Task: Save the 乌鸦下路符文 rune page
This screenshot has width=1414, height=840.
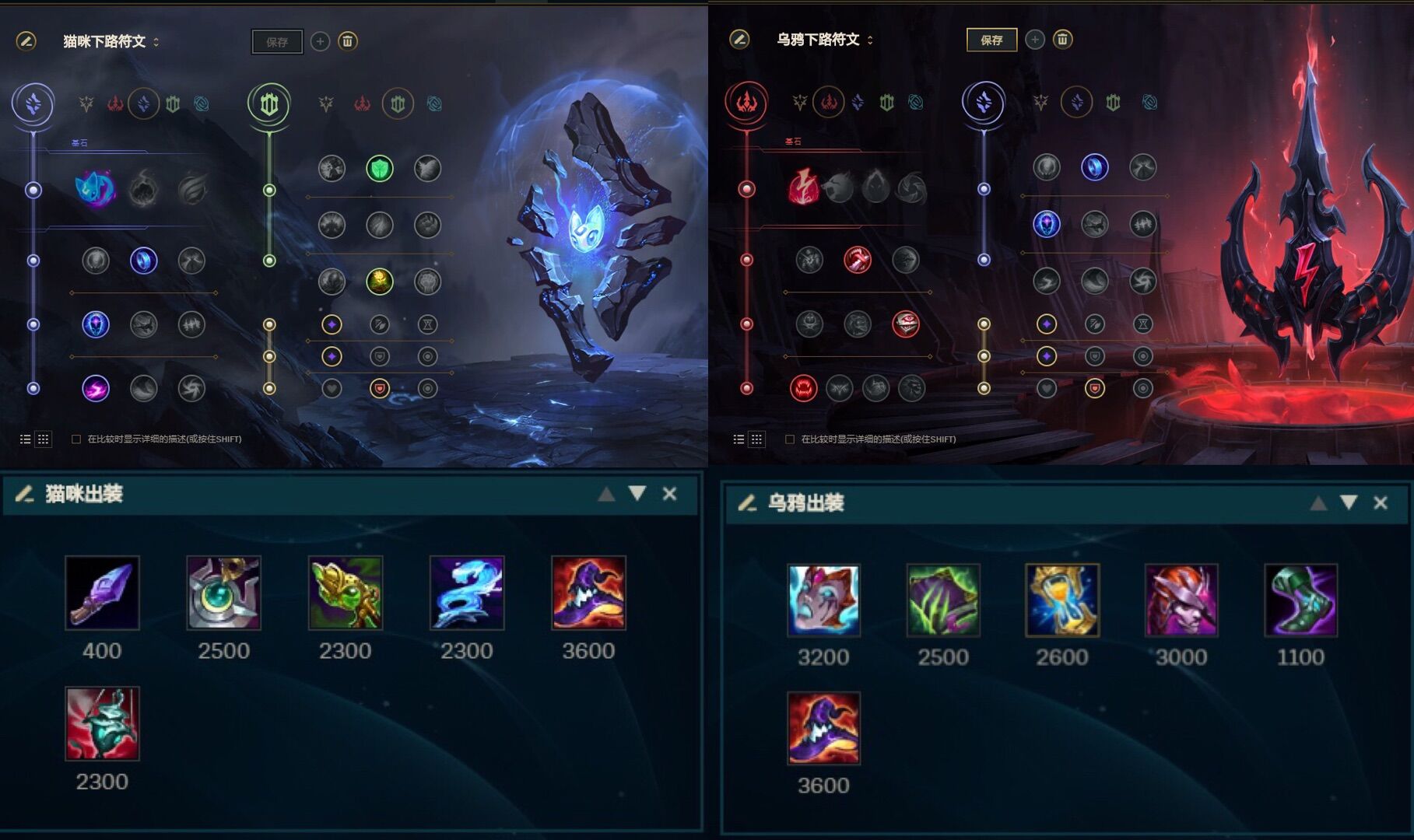Action: [x=991, y=40]
